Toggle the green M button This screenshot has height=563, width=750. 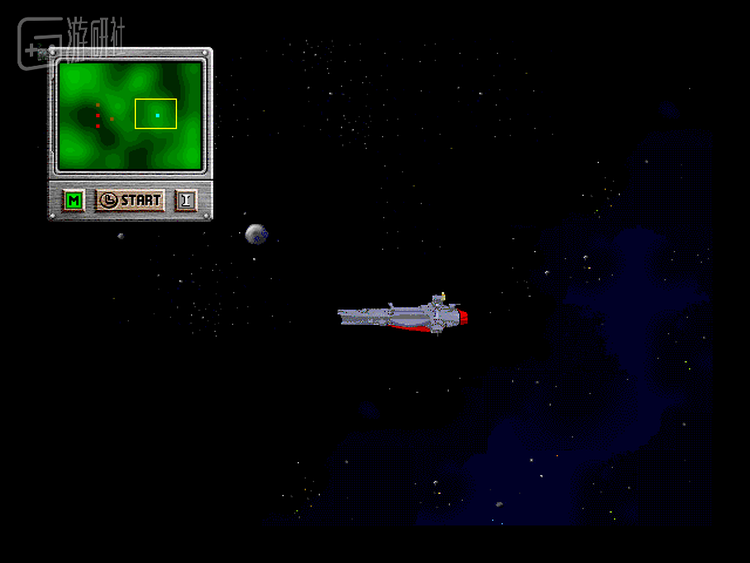pyautogui.click(x=73, y=200)
